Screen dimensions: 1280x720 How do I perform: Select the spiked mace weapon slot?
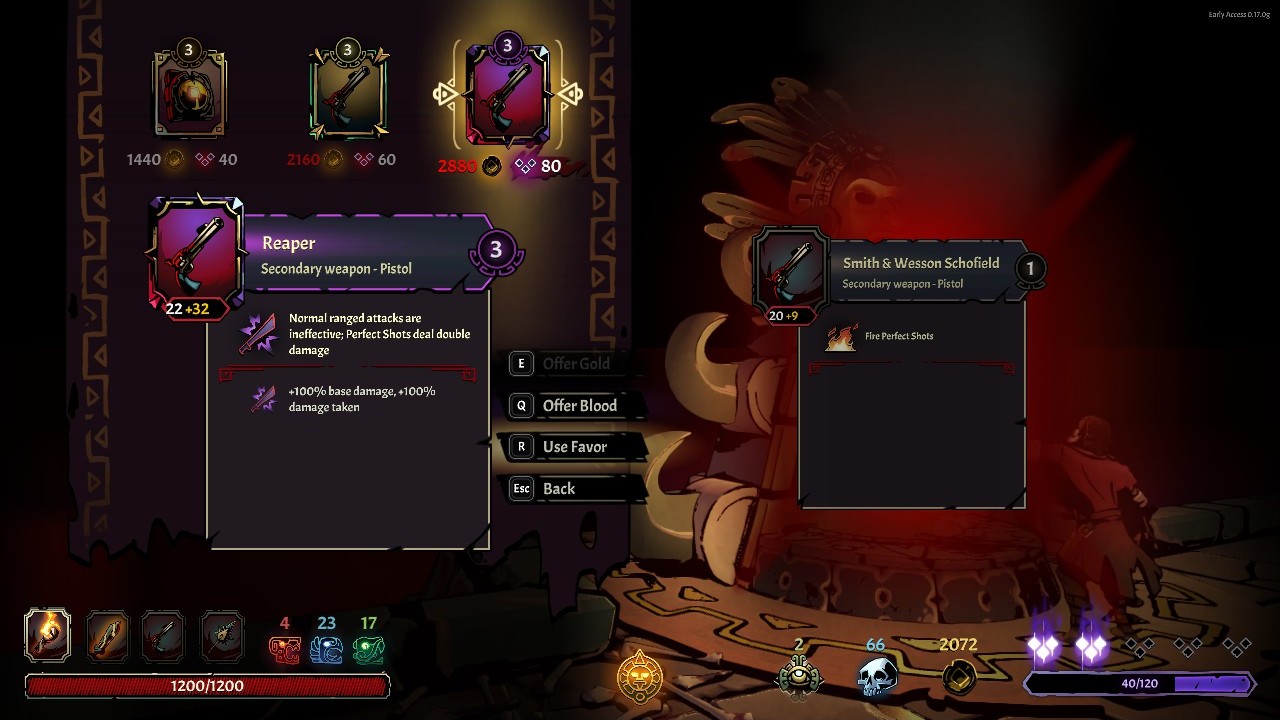click(x=221, y=635)
